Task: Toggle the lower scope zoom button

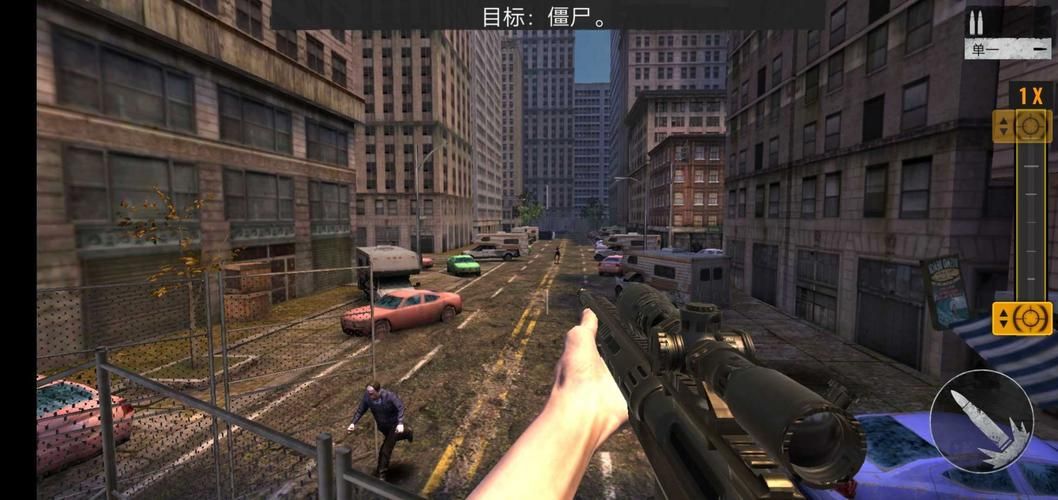Action: pos(1022,318)
